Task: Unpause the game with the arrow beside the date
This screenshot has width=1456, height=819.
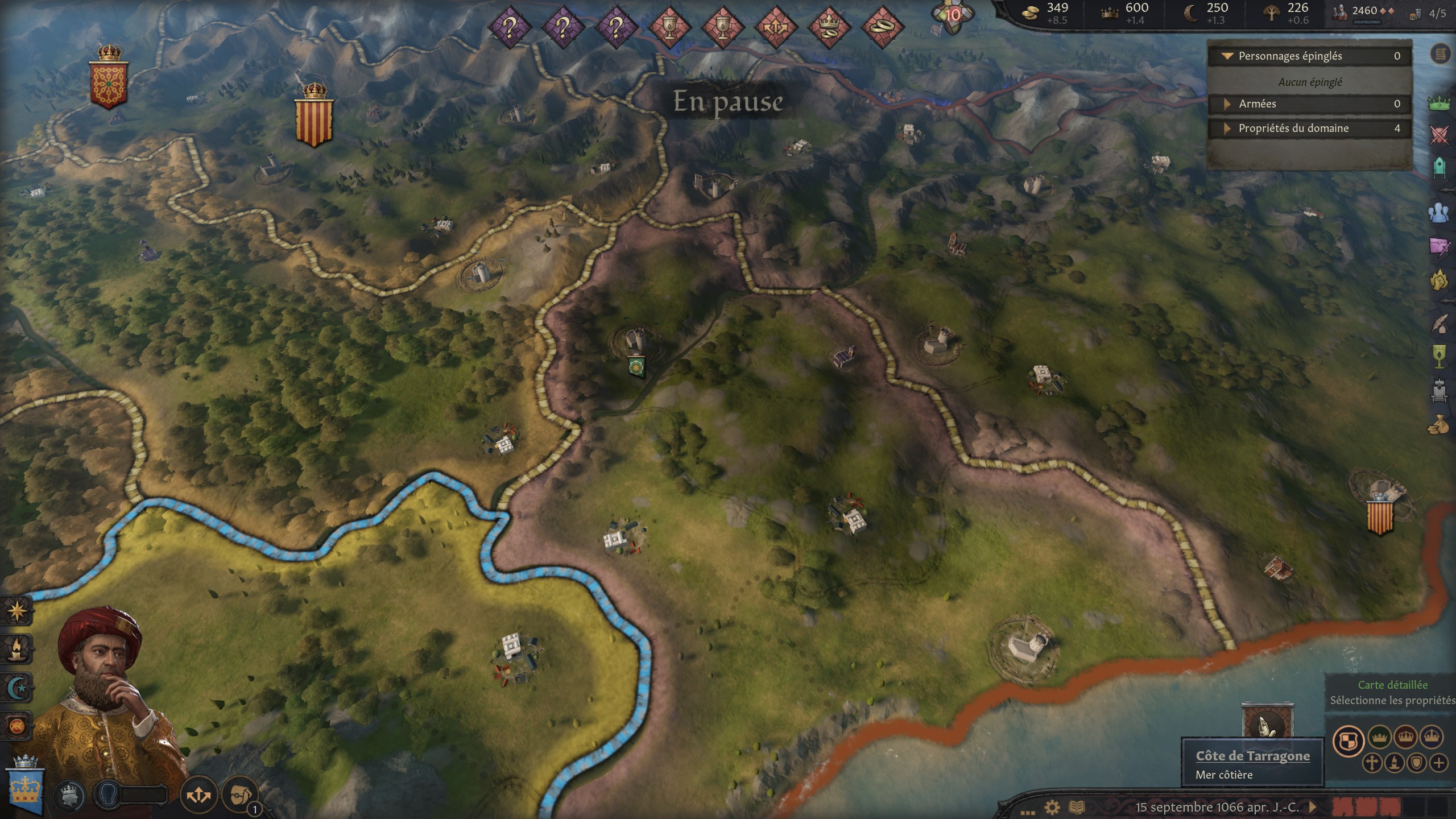Action: [1312, 807]
